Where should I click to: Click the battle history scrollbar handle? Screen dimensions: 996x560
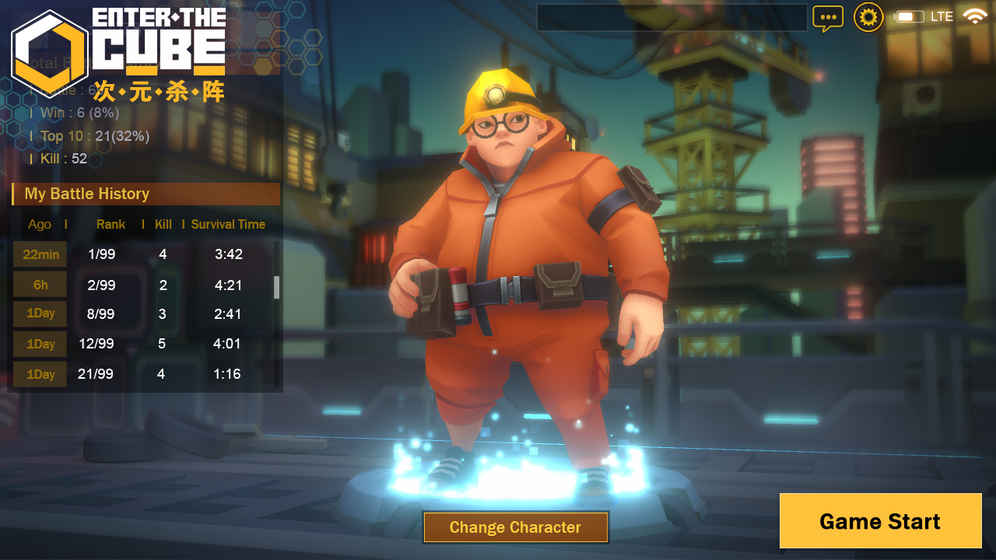[x=277, y=288]
